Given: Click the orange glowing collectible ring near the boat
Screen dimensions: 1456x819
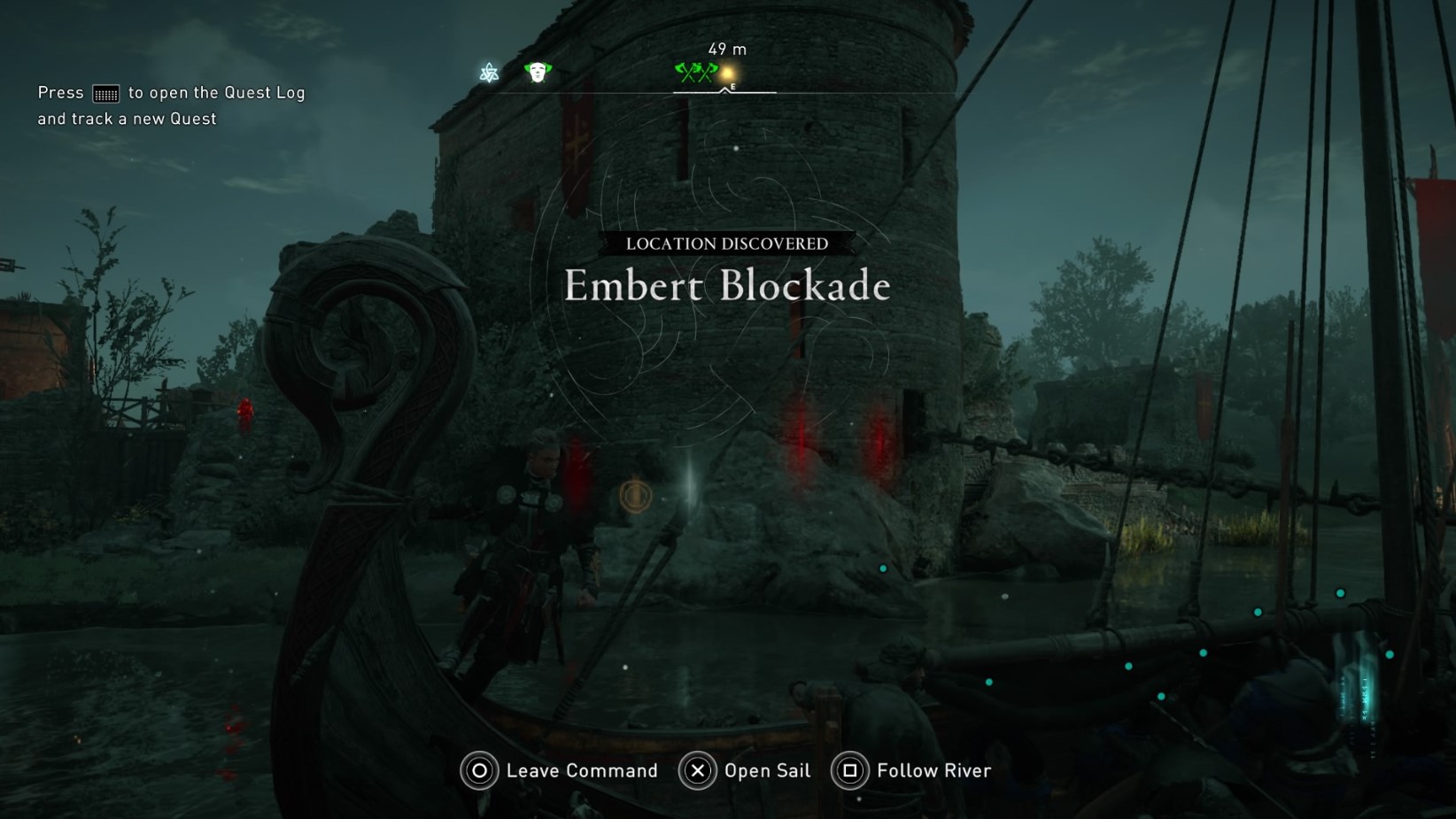Looking at the screenshot, I should pyautogui.click(x=635, y=498).
